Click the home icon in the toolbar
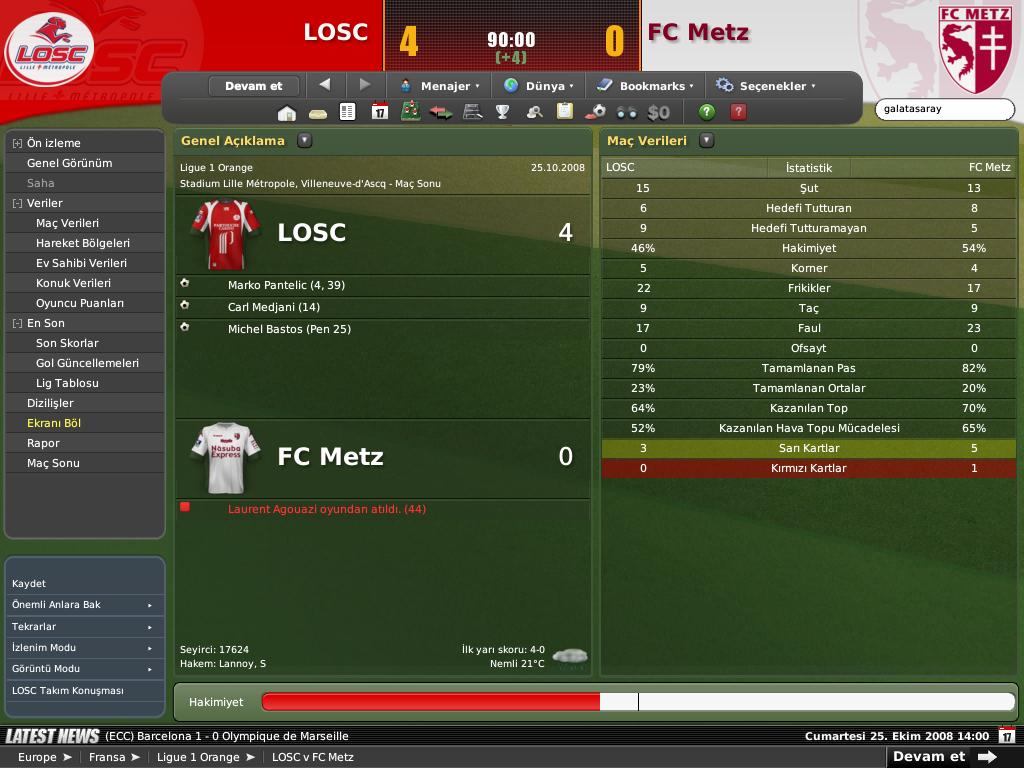This screenshot has height=768, width=1024. point(287,112)
